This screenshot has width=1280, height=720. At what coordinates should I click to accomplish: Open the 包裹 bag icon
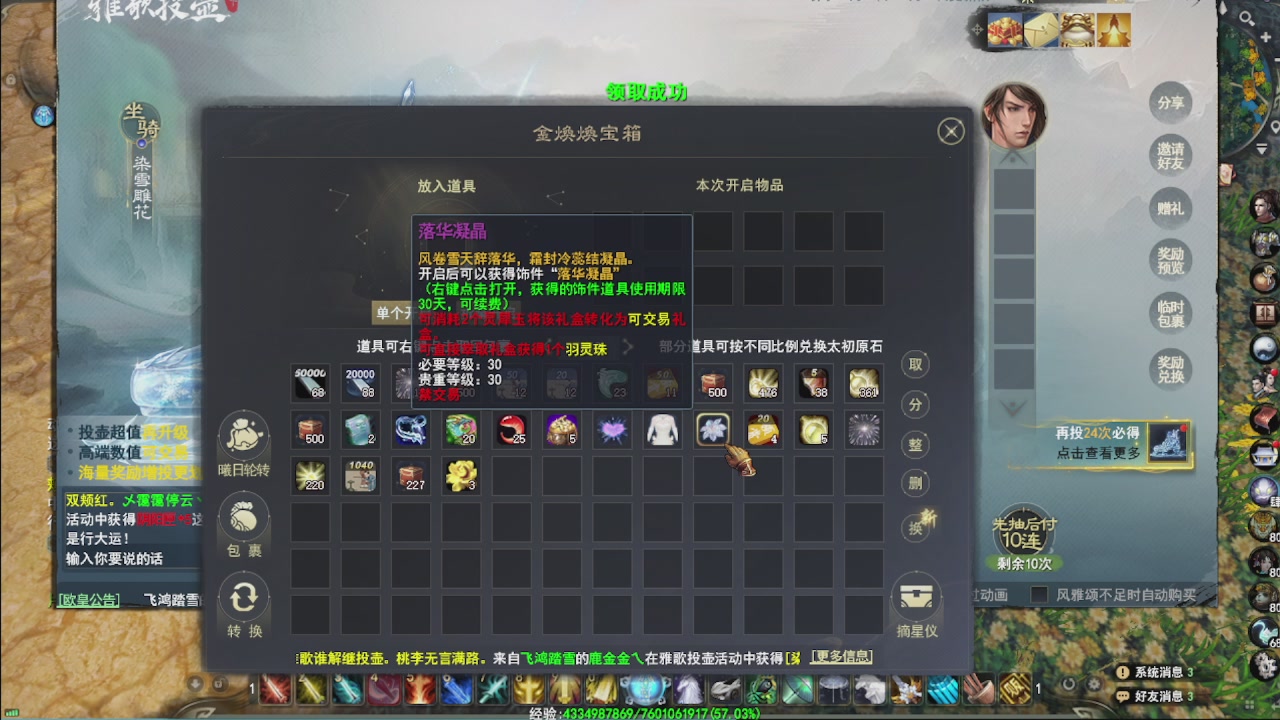tap(243, 518)
